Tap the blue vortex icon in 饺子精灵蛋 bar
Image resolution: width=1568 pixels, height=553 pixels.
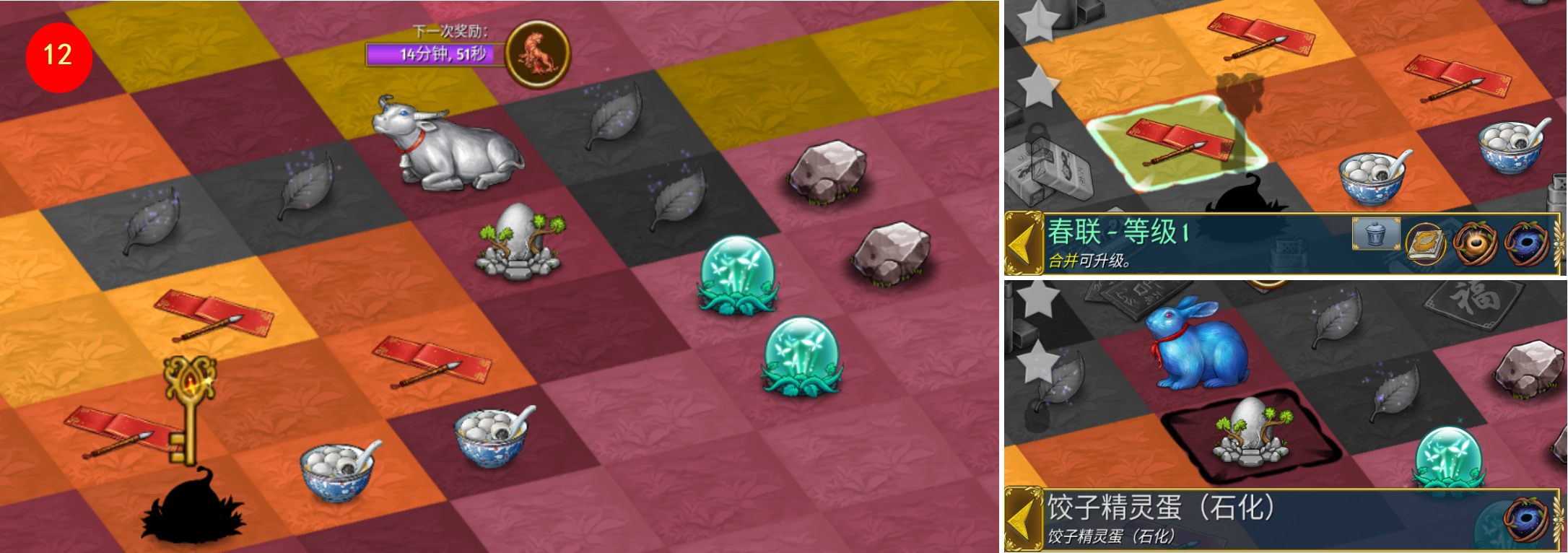[x=1527, y=518]
